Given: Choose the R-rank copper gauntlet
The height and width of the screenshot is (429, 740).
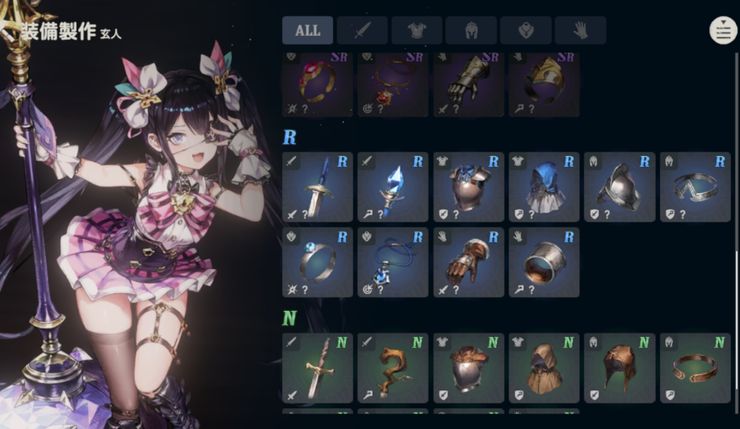Looking at the screenshot, I should pos(468,262).
